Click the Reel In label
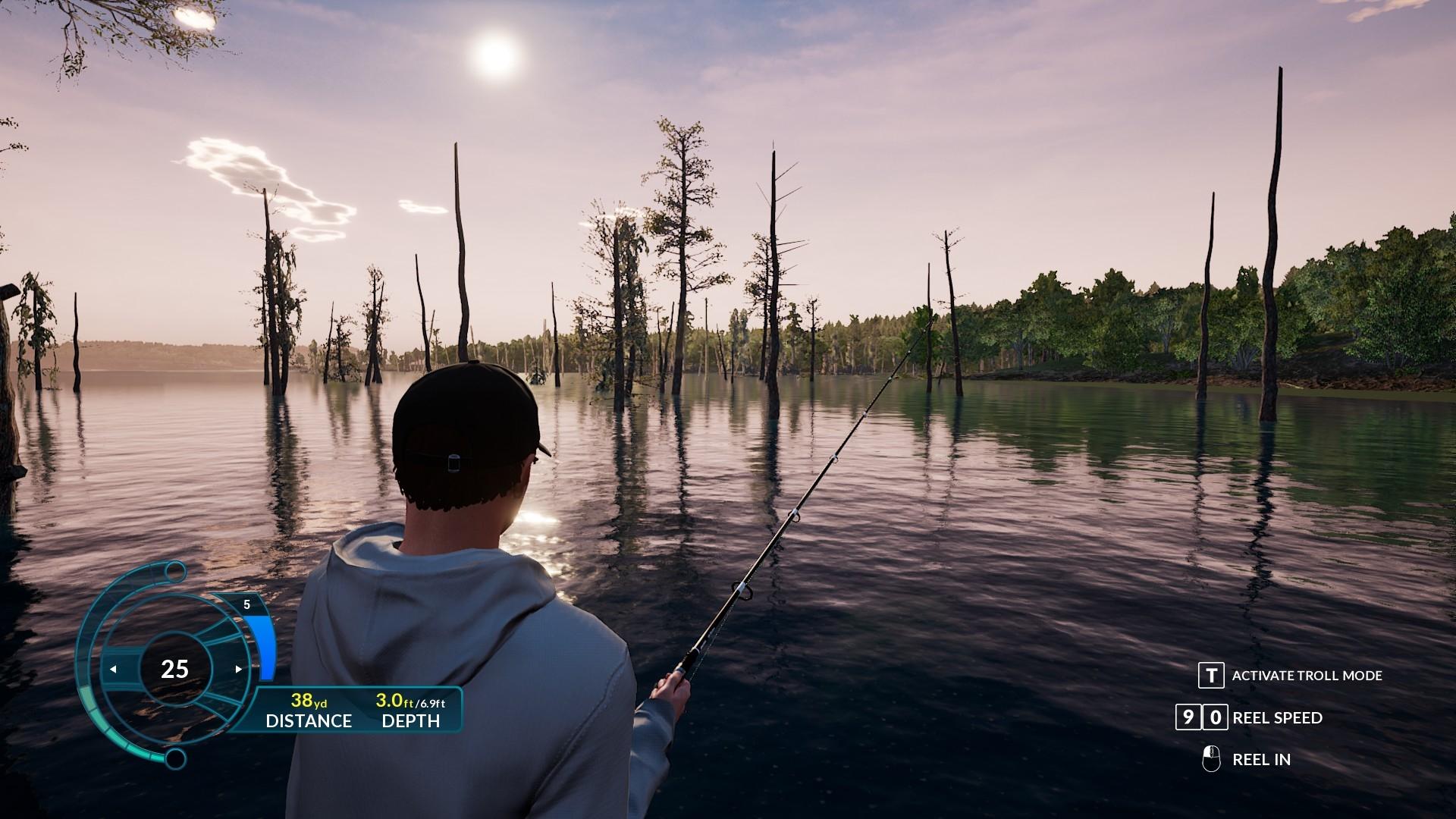1456x819 pixels. 1261,760
